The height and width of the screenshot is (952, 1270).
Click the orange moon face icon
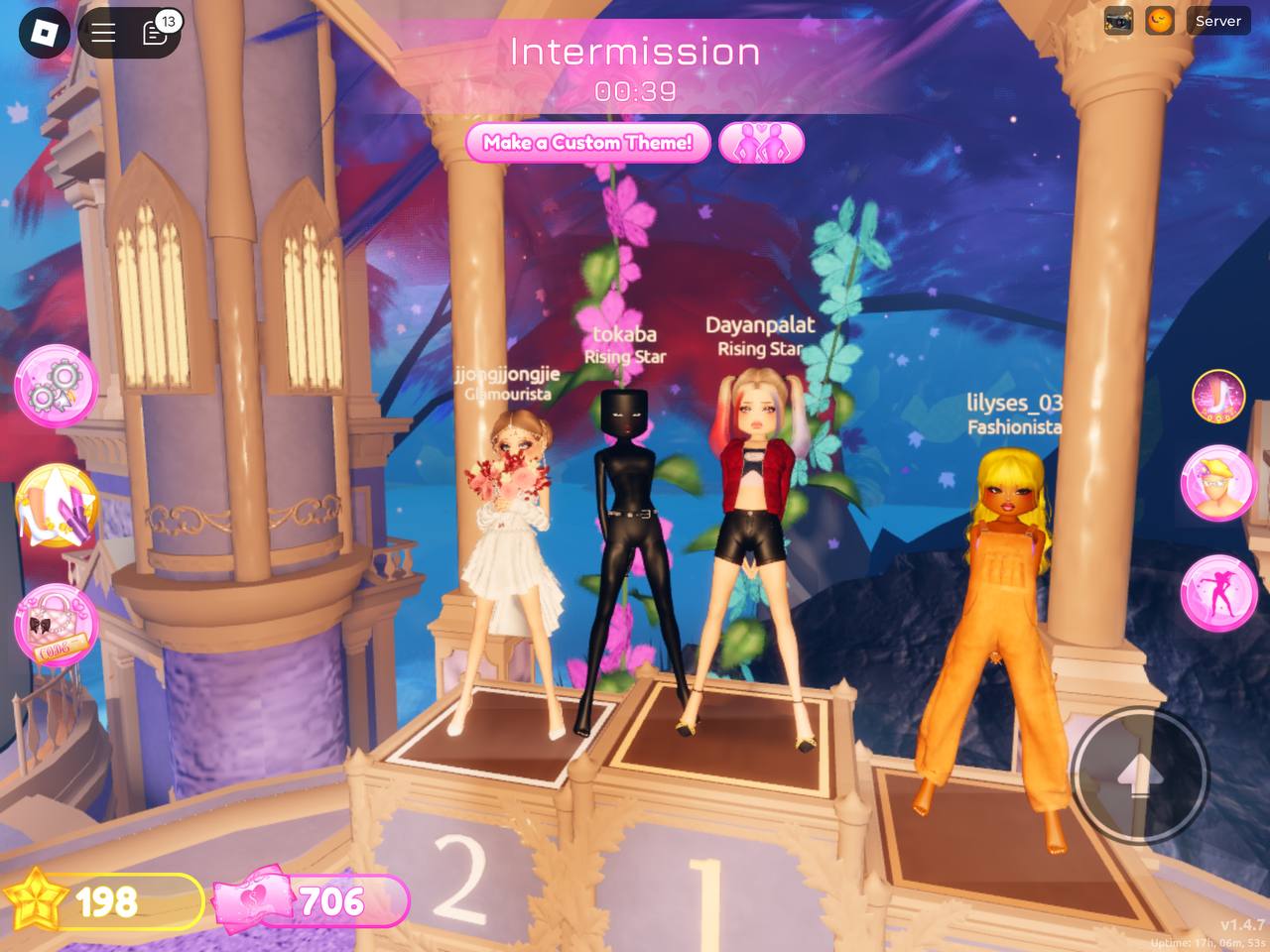point(1160,21)
